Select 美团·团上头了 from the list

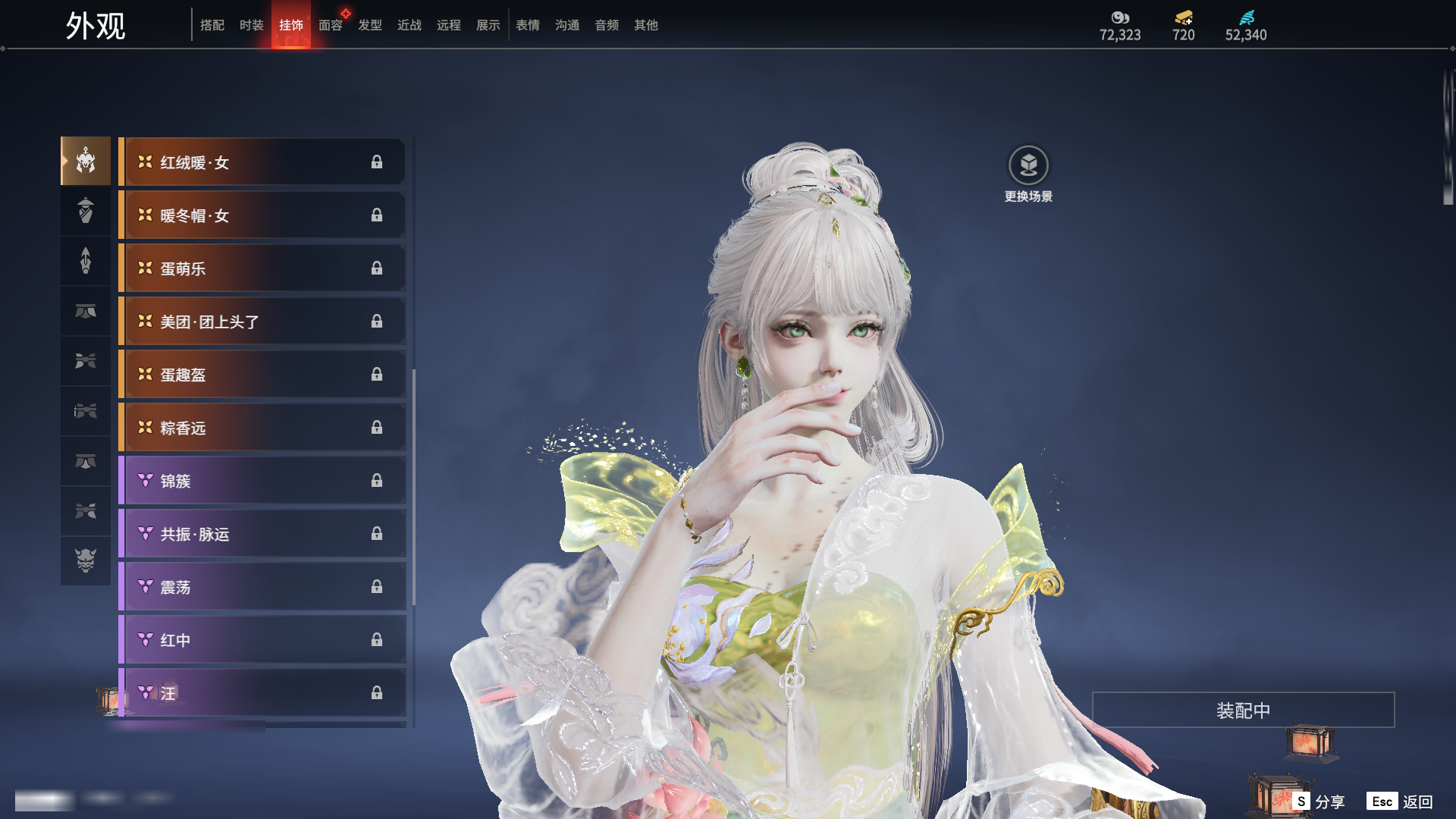point(262,322)
